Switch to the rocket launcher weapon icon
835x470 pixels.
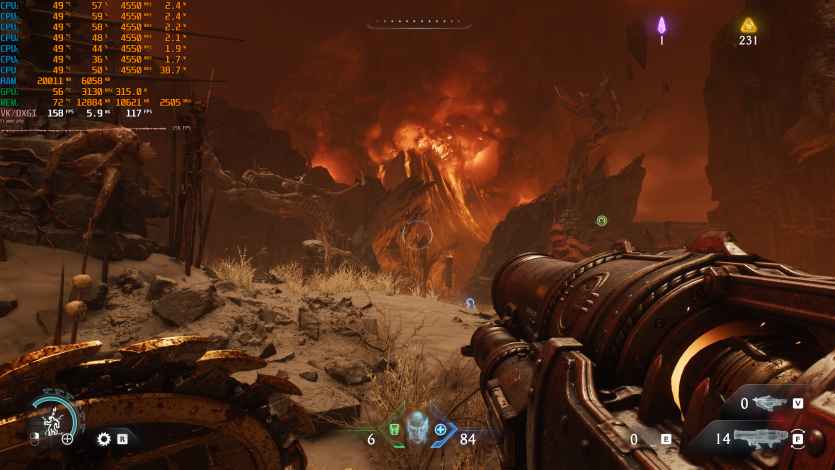point(760,437)
